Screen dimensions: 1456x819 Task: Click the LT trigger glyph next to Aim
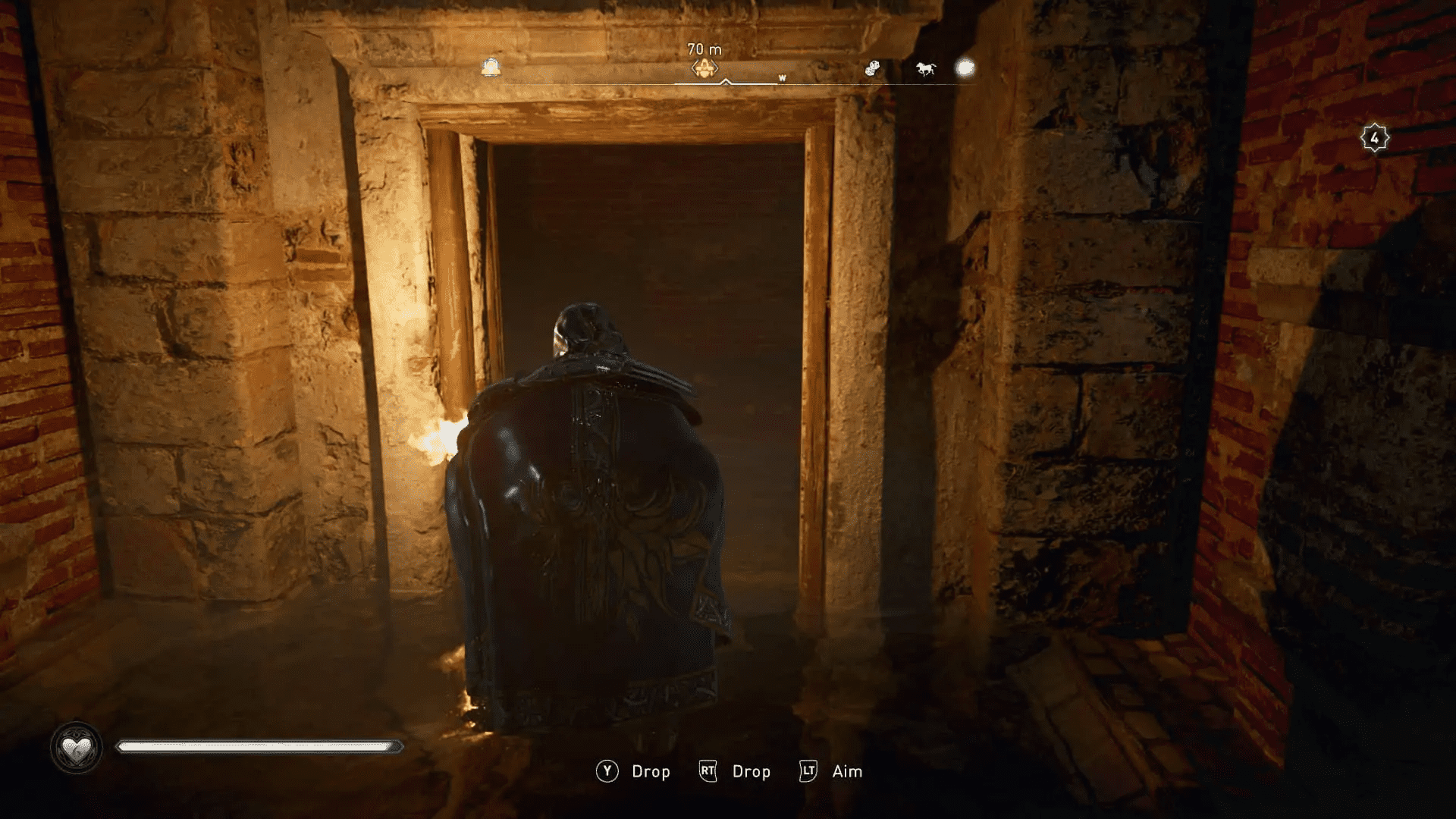808,771
